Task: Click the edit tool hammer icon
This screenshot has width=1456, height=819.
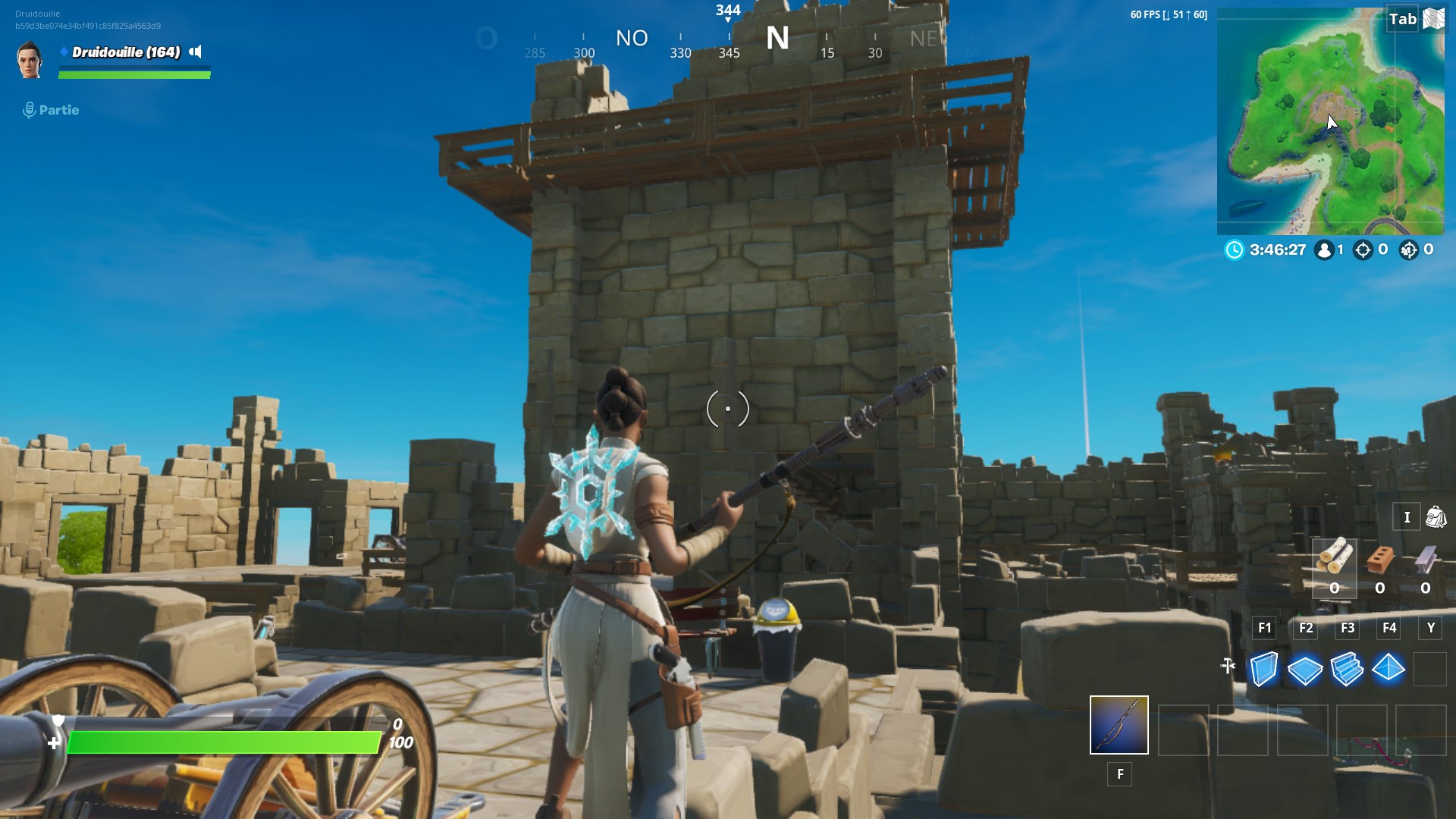Action: pyautogui.click(x=1229, y=665)
